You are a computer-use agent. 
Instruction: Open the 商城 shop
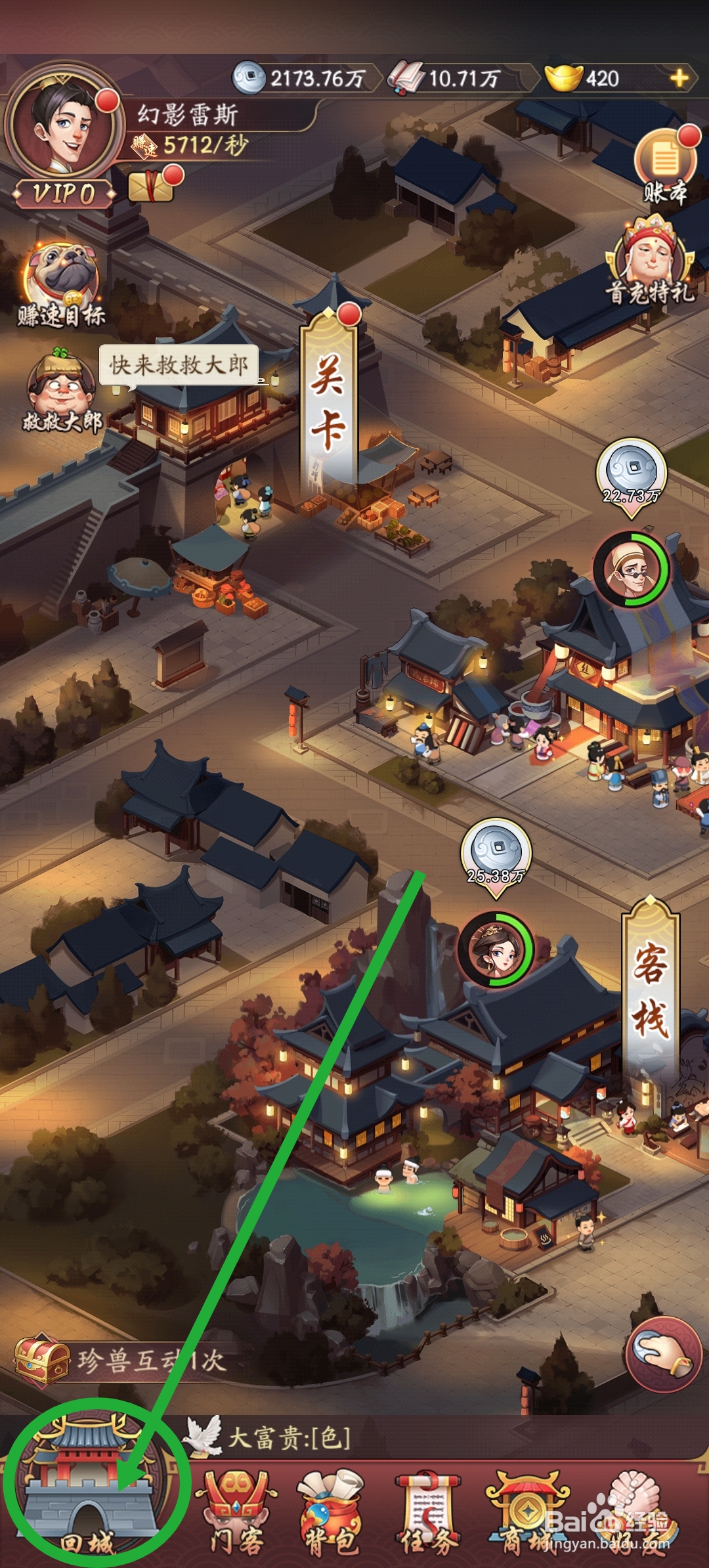tap(525, 1512)
